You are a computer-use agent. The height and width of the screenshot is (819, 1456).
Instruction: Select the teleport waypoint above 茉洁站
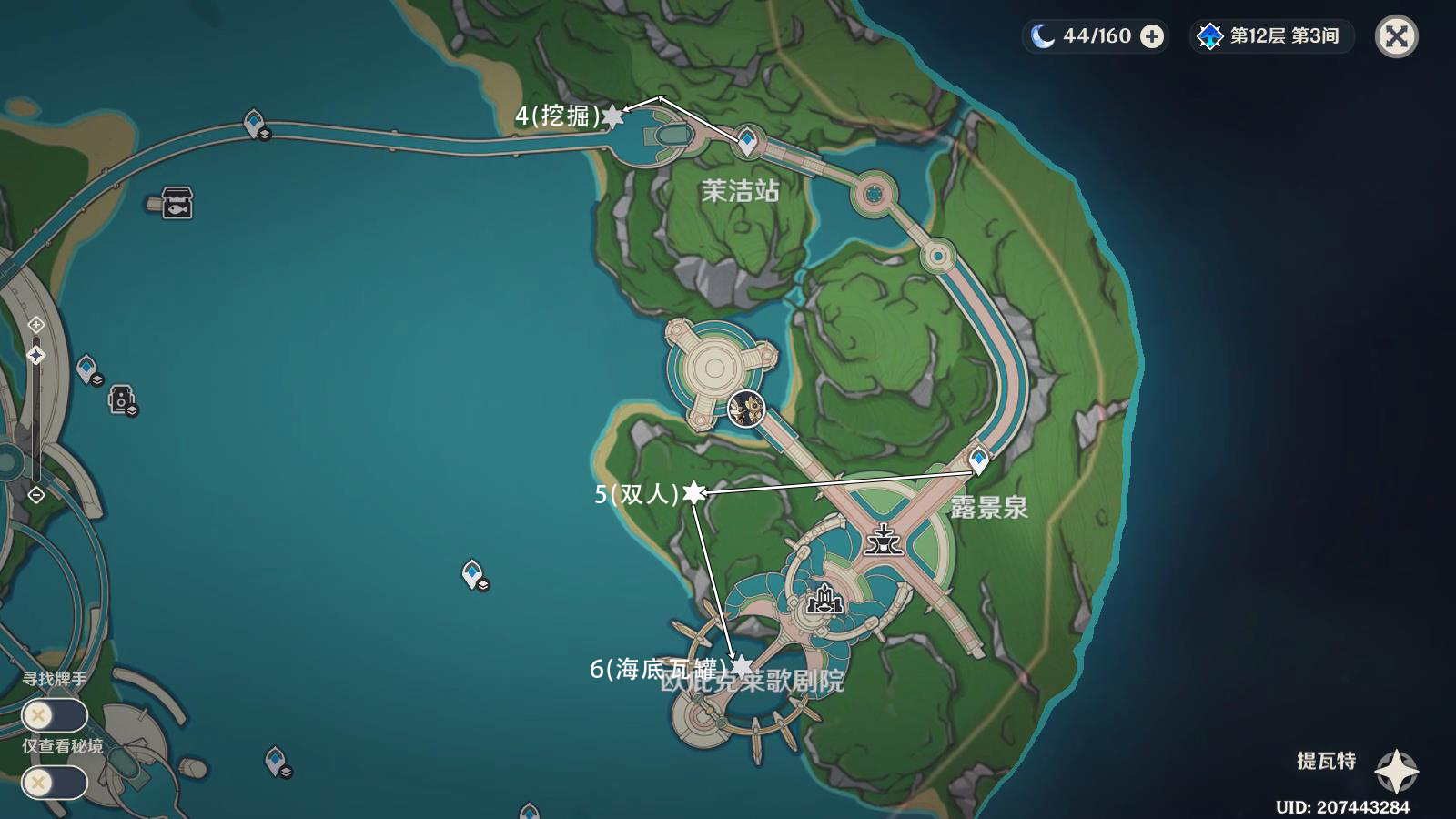click(x=747, y=141)
